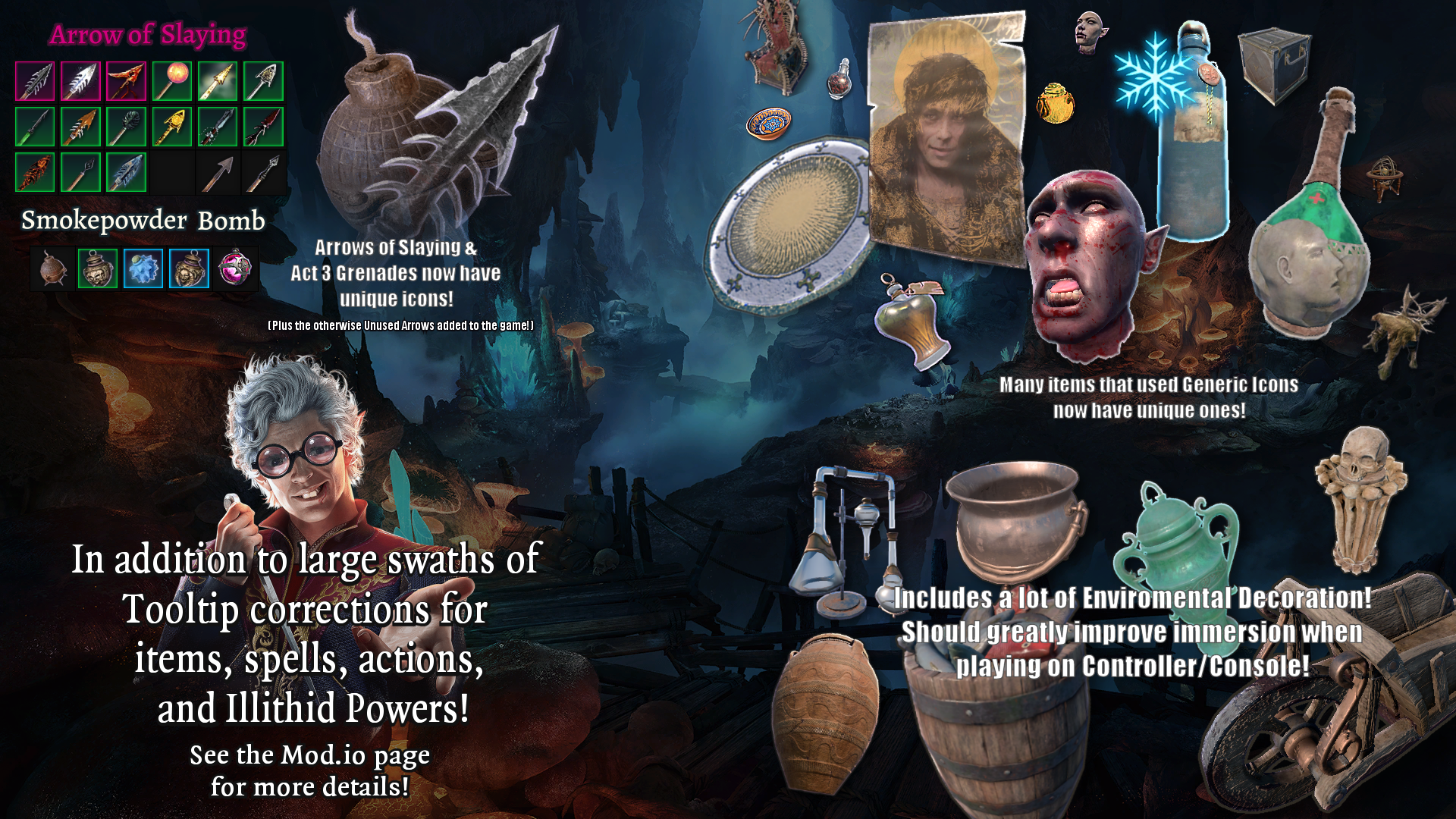The width and height of the screenshot is (1456, 819).
Task: Select the pink magical orb grenade icon
Action: click(237, 269)
